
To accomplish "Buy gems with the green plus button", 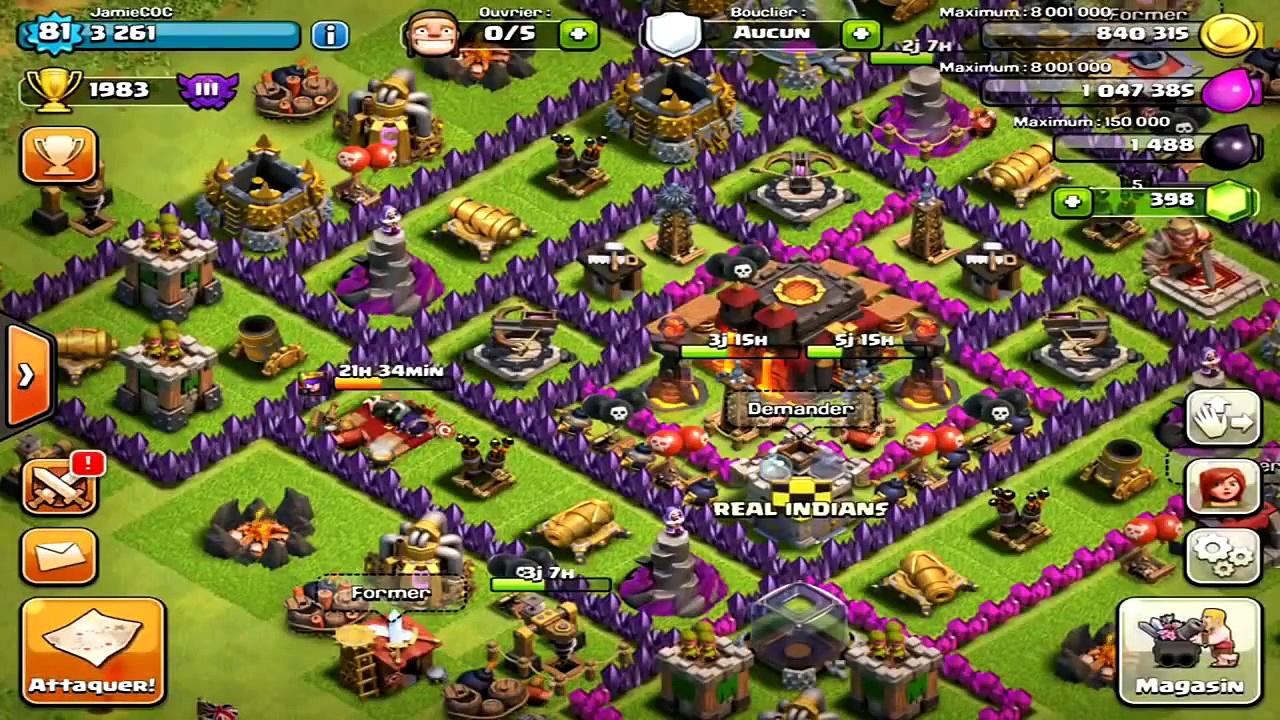I will point(1072,201).
